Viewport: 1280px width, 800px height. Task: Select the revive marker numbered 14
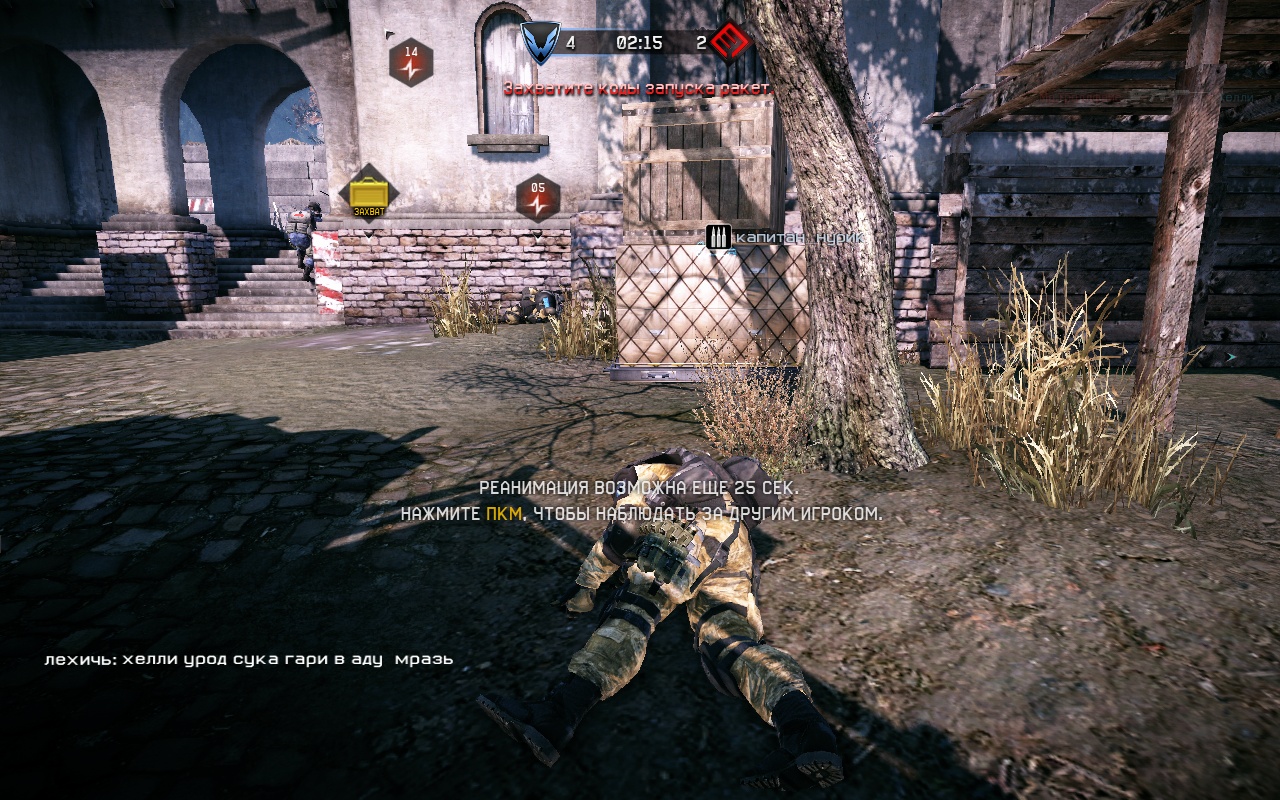coord(411,61)
